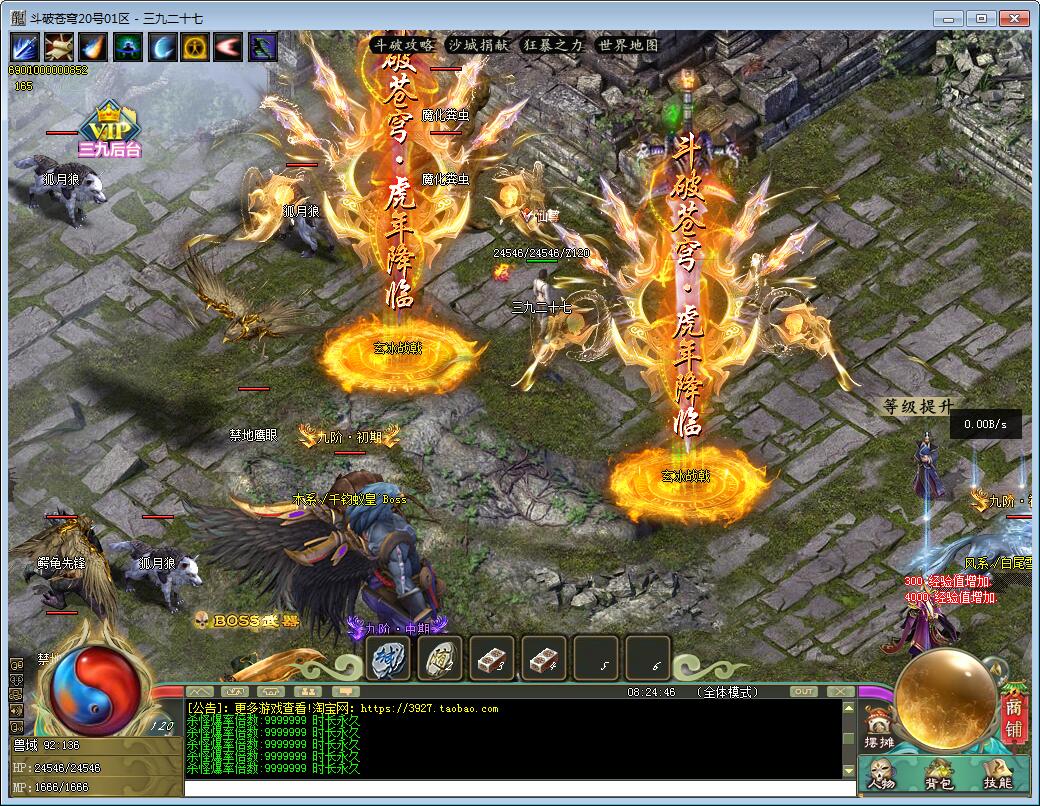Select the 狂暴之力 menu entry
The height and width of the screenshot is (806, 1040).
[x=552, y=45]
